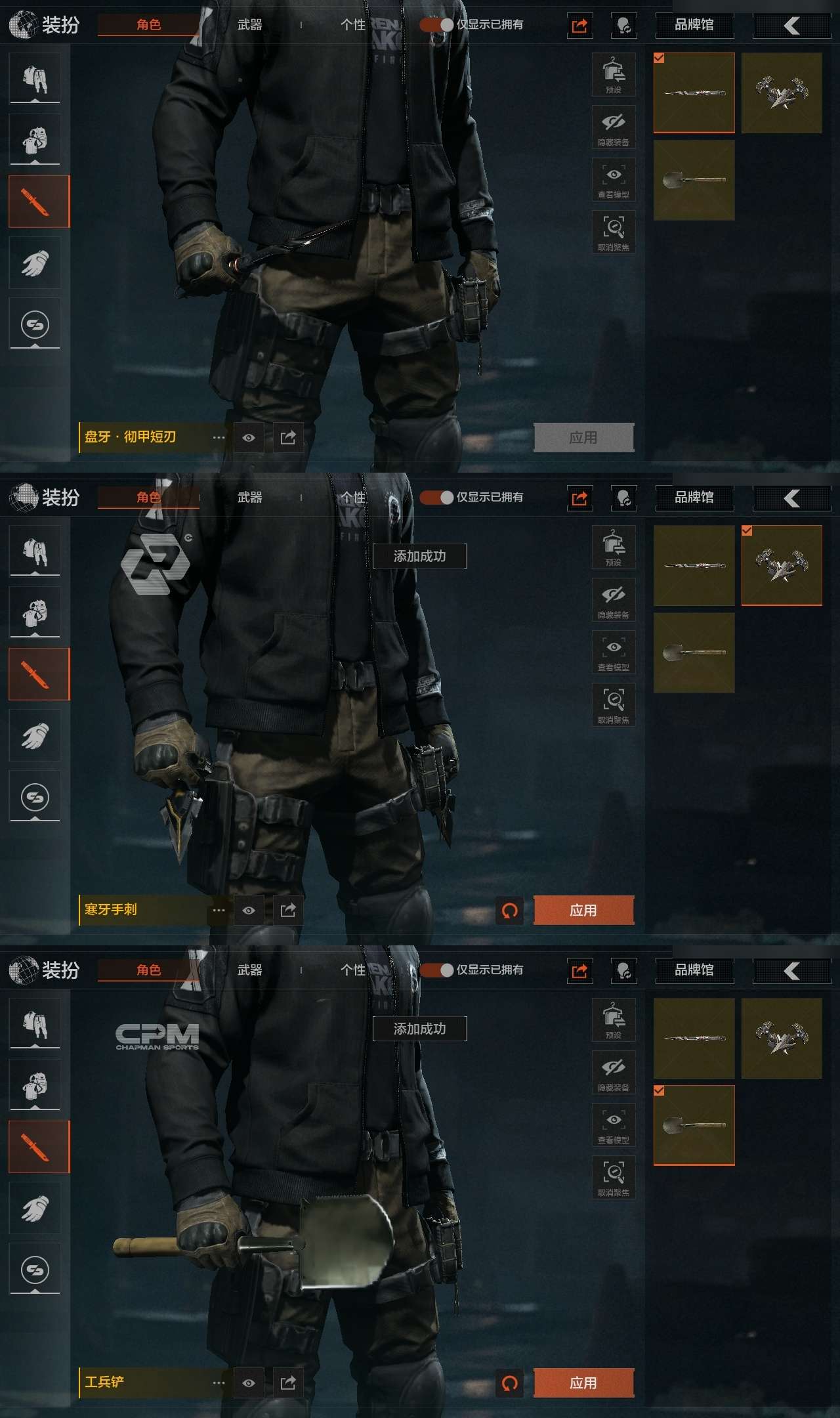Open the ellipsis options beside 寒牙手刺
This screenshot has height=1418, width=840.
219,911
